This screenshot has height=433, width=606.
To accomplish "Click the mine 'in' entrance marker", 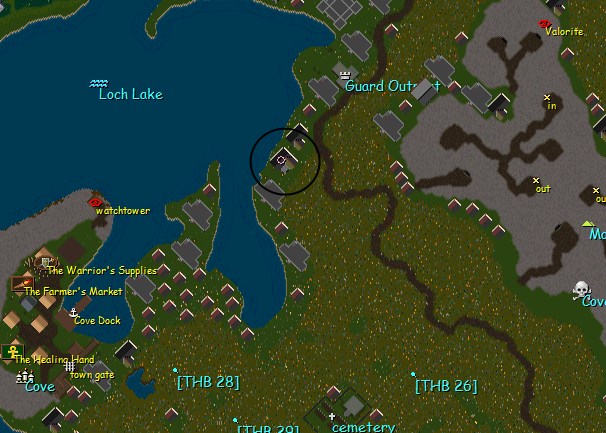I will pos(547,97).
